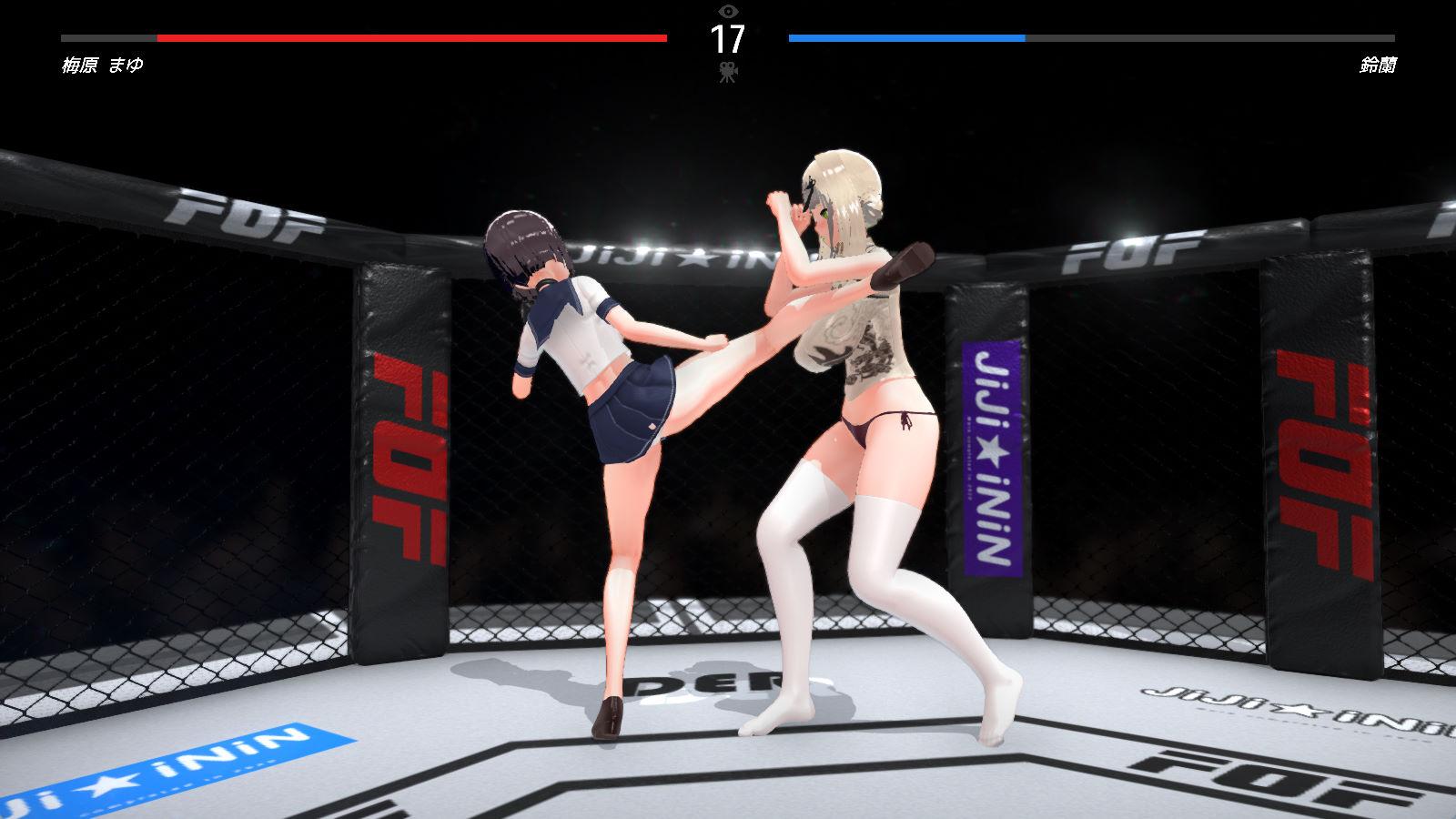1456x819 pixels.
Task: Toggle the eye icon above the timer
Action: pos(727,11)
